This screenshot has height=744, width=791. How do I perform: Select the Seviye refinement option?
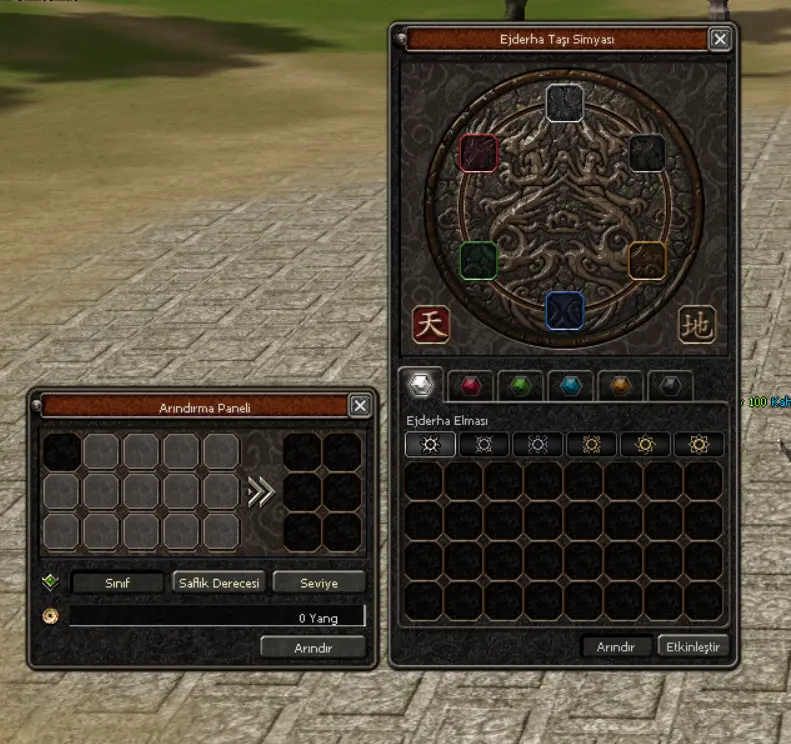point(318,582)
